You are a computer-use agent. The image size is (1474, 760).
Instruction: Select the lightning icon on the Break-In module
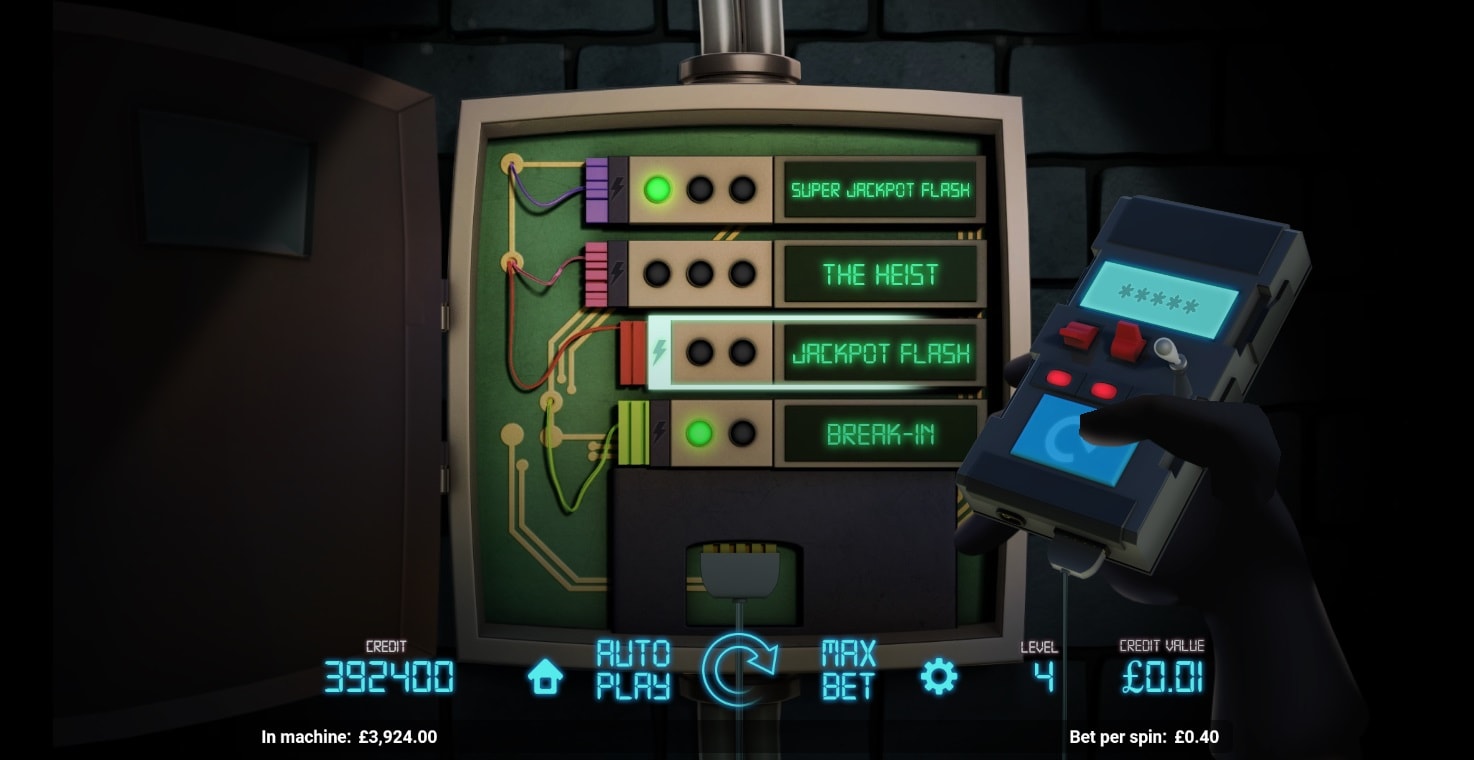661,432
